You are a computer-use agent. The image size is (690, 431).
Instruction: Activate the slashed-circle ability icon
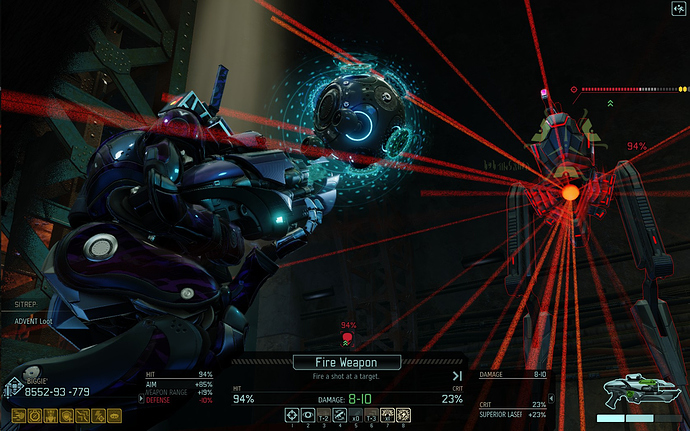click(339, 414)
